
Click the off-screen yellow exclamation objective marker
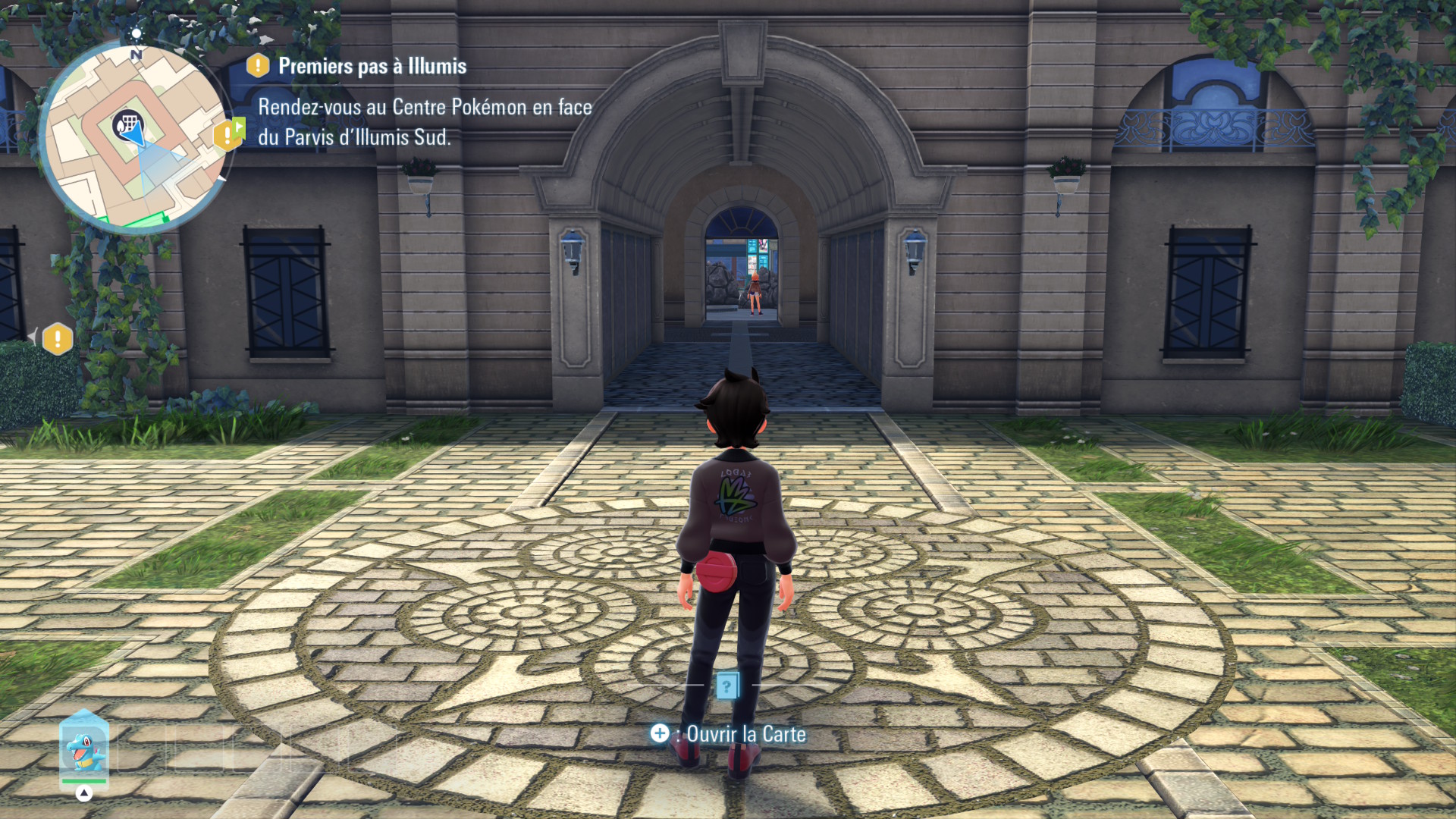58,339
